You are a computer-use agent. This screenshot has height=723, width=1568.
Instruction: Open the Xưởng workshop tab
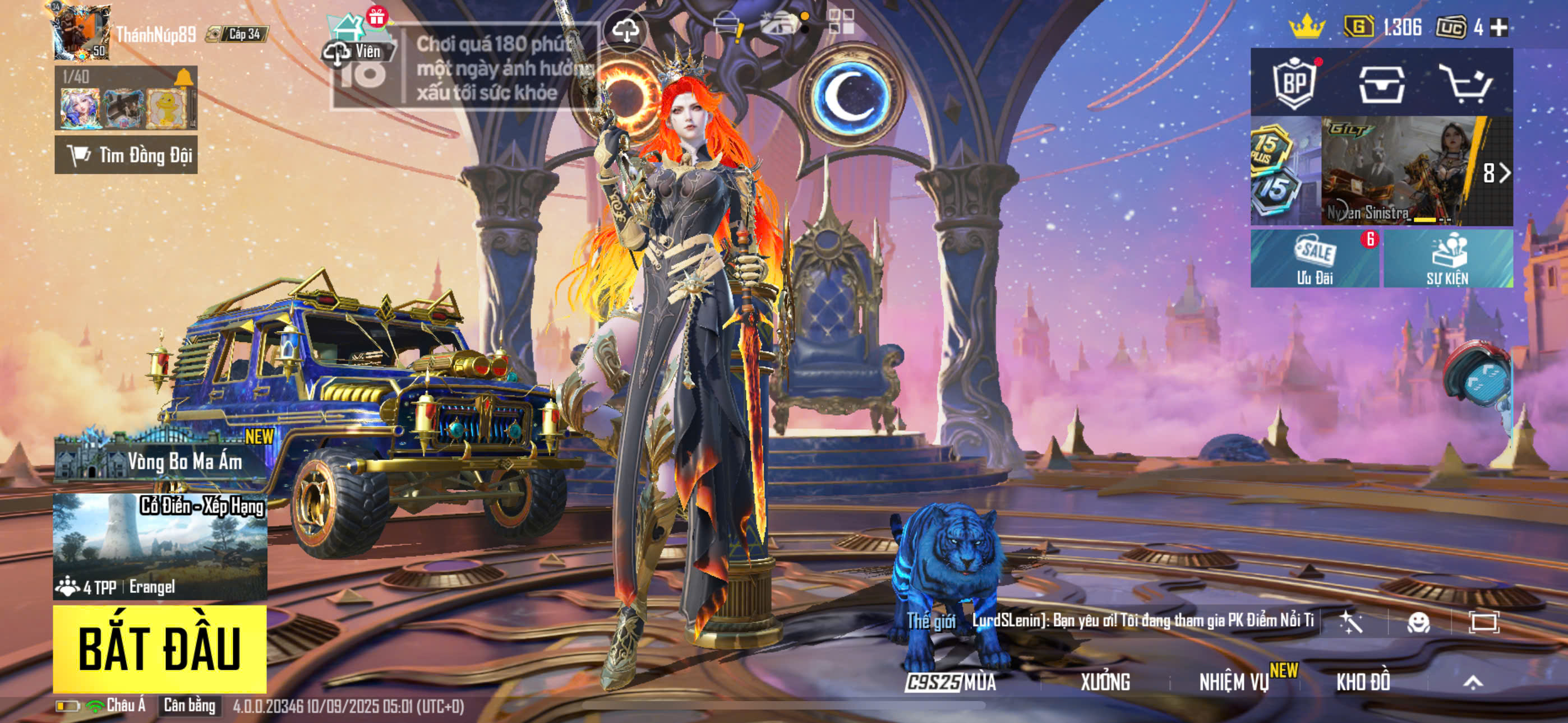click(x=1105, y=682)
